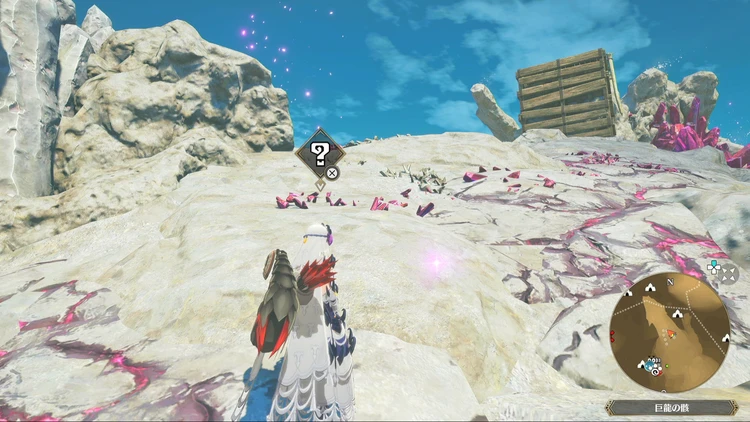
Task: Select the question mark interaction marker
Action: coord(320,153)
